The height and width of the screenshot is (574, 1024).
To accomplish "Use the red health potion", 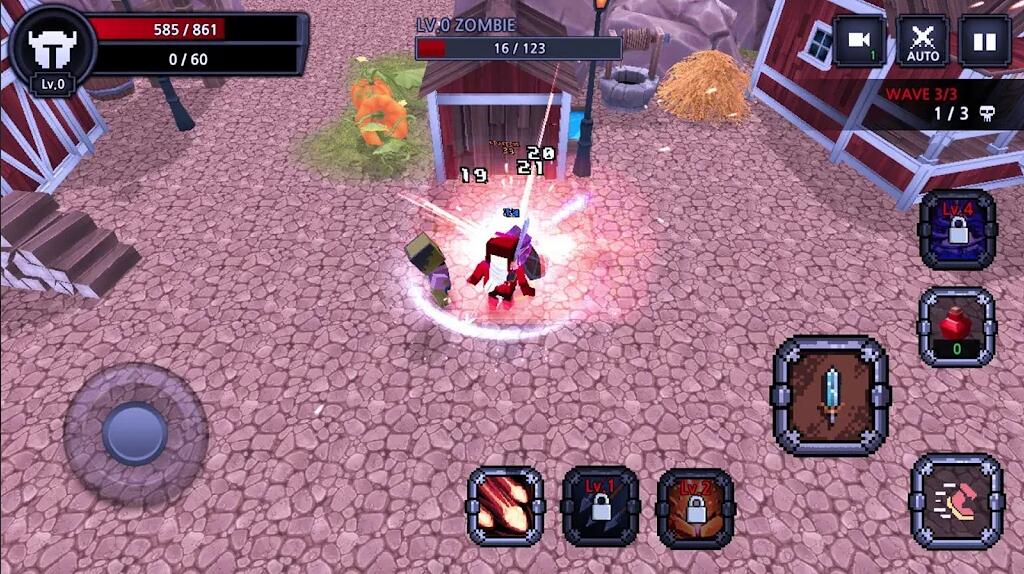I will click(957, 327).
